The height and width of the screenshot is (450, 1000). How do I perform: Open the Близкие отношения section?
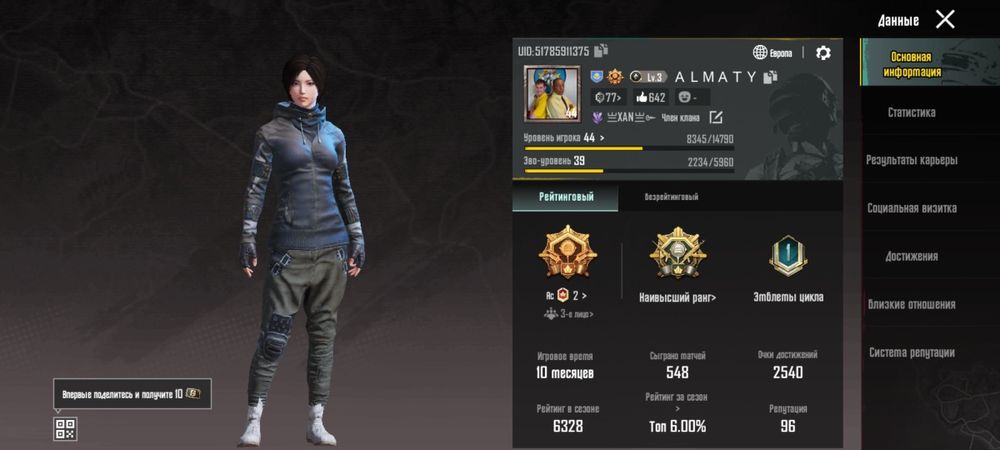point(911,304)
